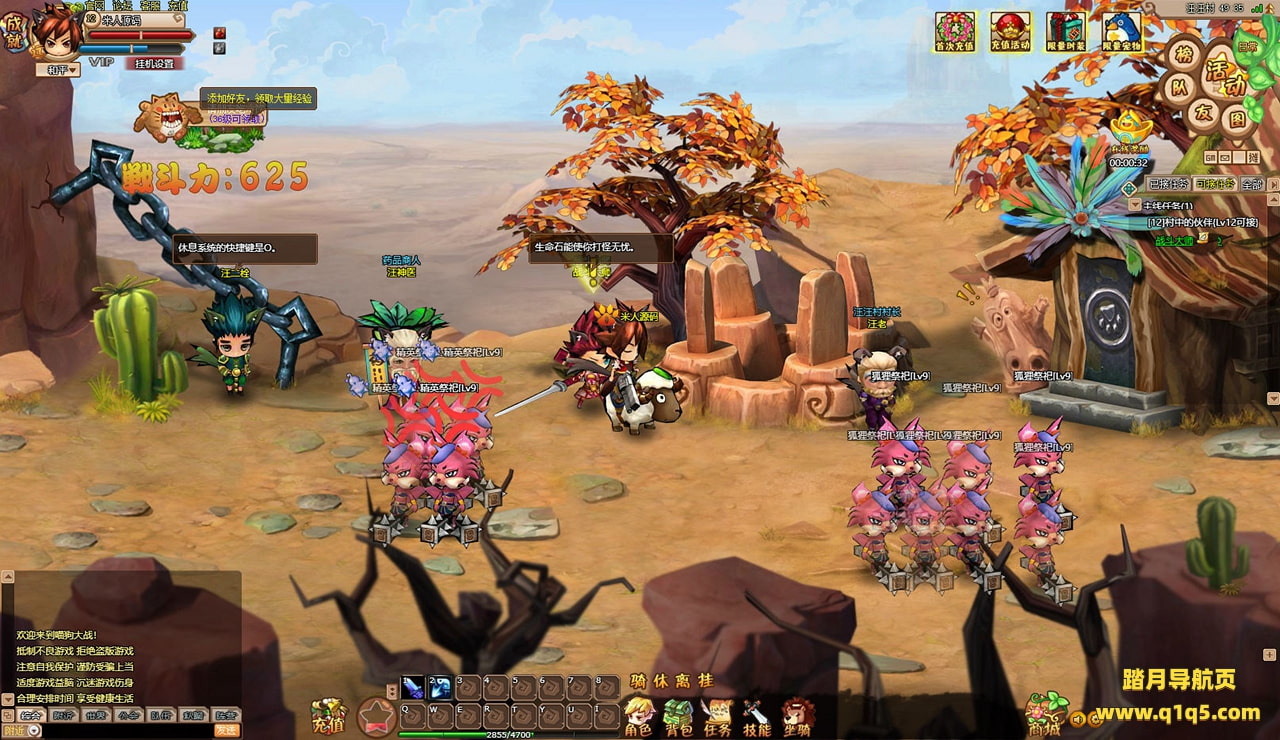Screen dimensions: 1280x740
Task: Open the 角色 character panel
Action: [638, 716]
